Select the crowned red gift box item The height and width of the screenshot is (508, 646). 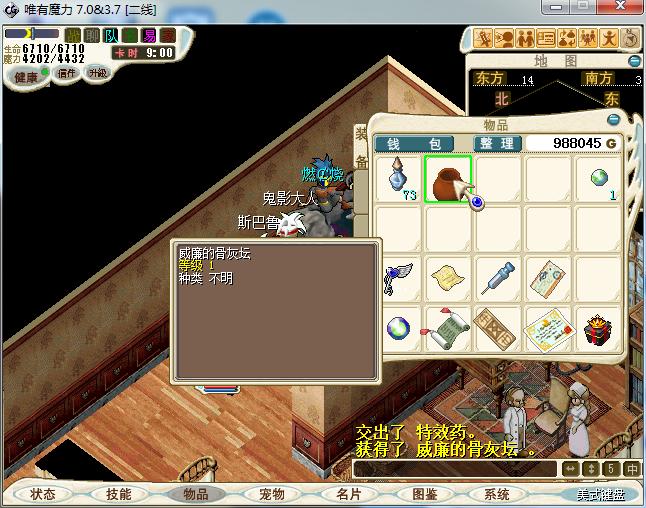598,327
